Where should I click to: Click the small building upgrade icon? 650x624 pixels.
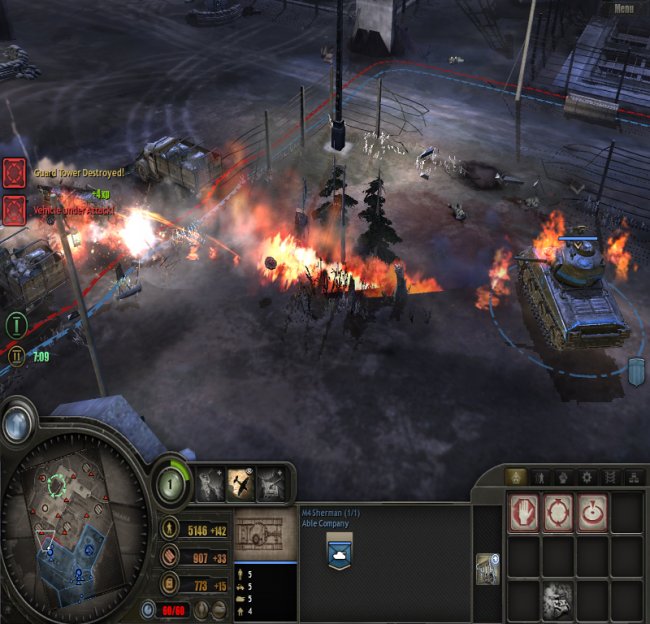coord(486,566)
